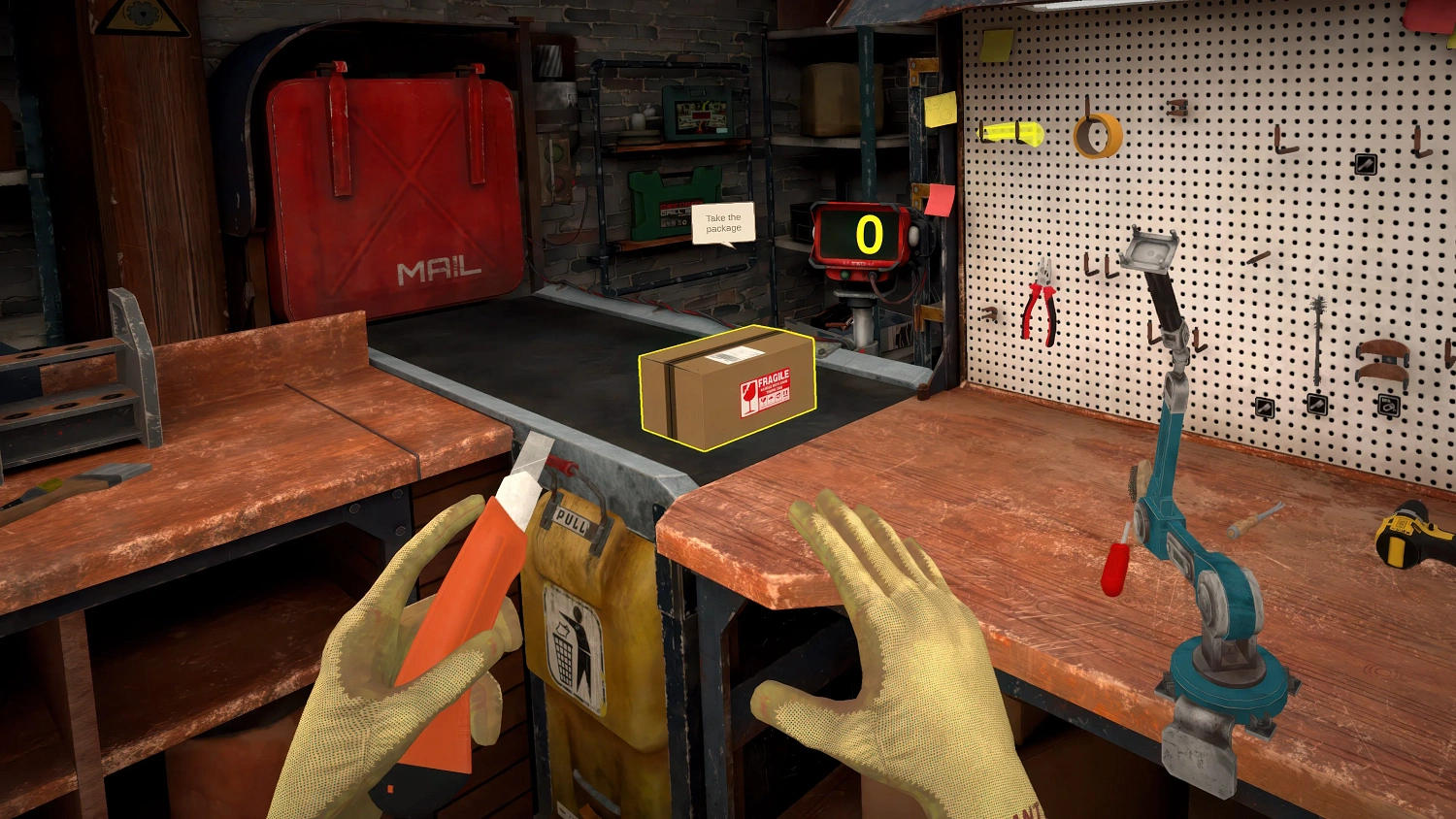
Task: Select the wire brush near the grinder arm
Action: click(1139, 479)
